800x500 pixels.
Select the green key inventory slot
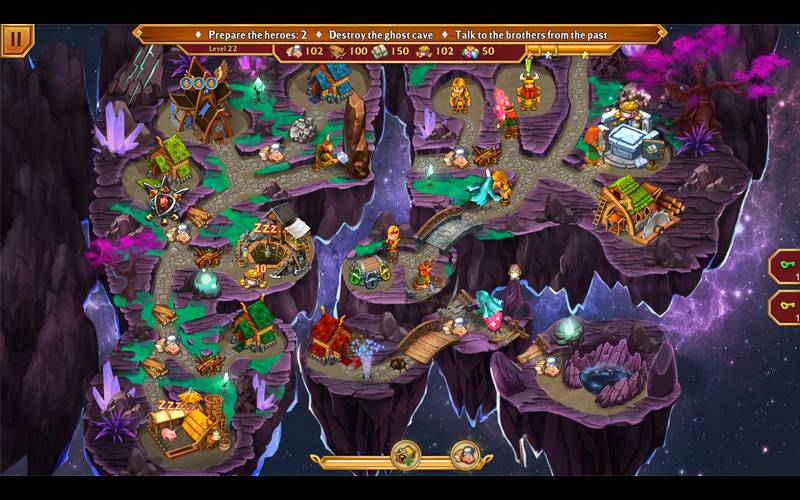(x=786, y=266)
